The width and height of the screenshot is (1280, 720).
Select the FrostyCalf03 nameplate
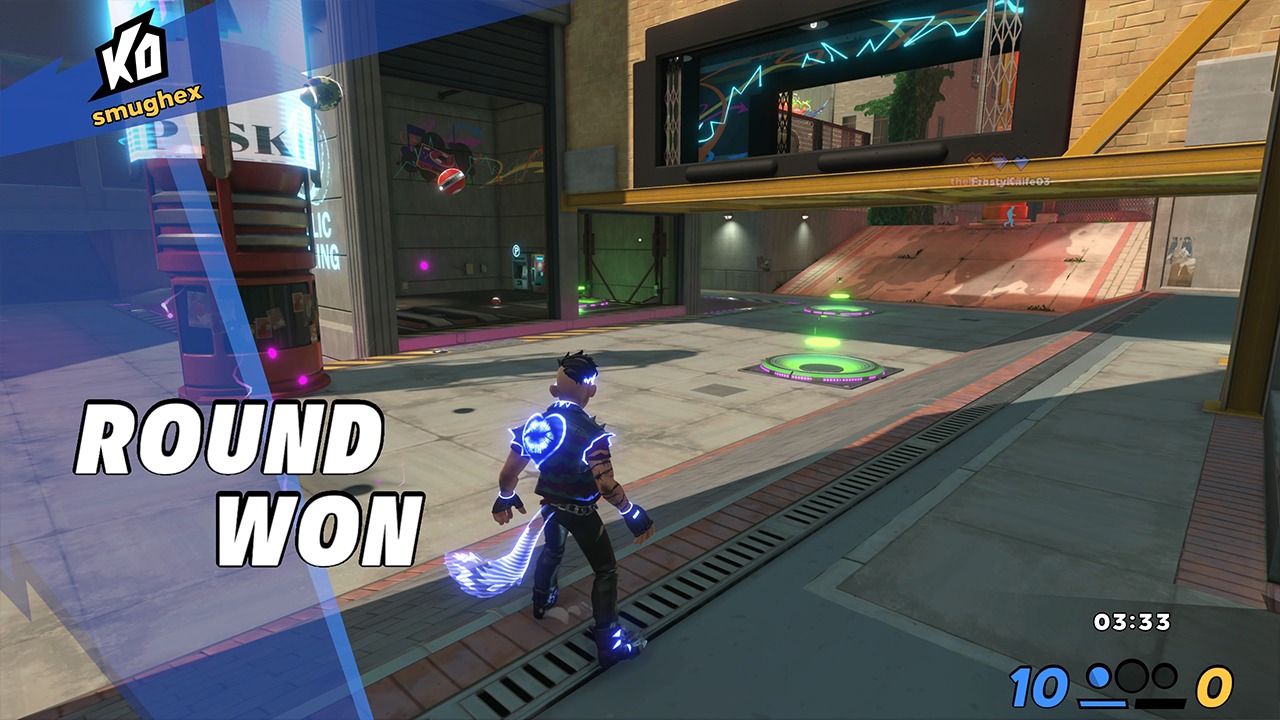point(1000,181)
